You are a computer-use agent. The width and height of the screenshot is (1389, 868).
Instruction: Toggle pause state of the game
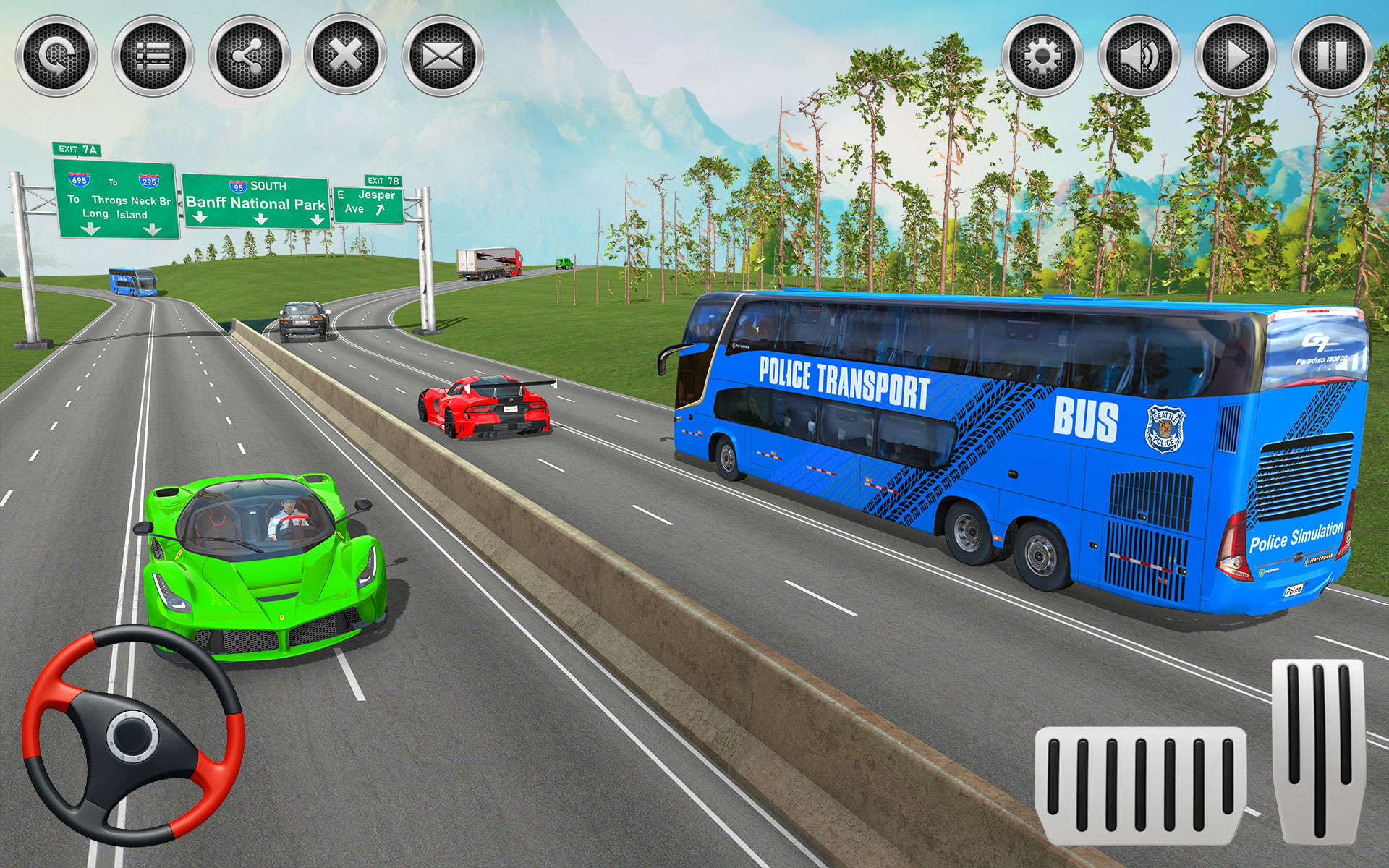[1335, 54]
